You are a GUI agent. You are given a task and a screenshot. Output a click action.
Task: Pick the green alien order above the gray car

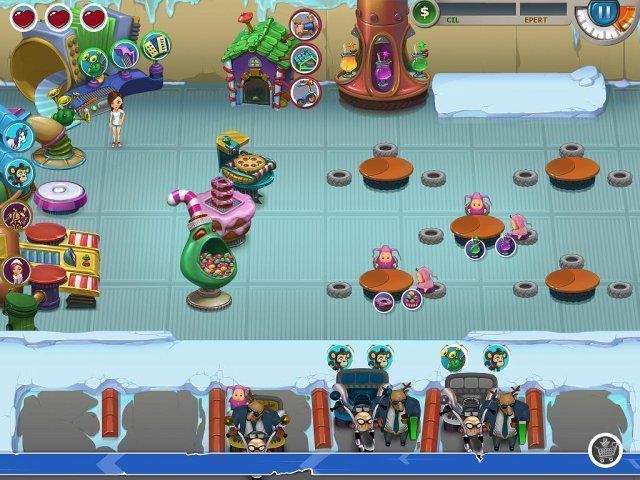[x=453, y=357]
